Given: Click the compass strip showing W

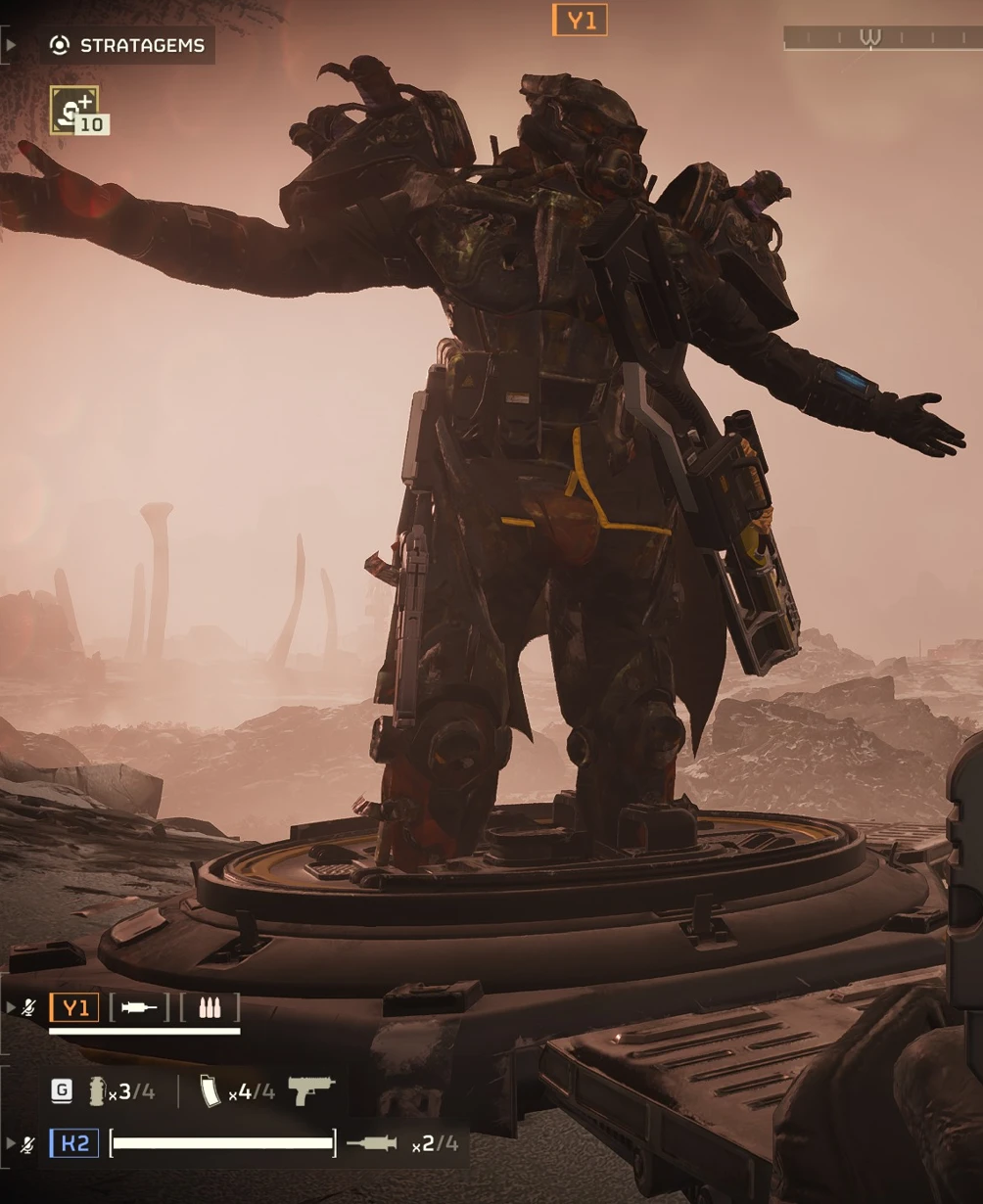Looking at the screenshot, I should (881, 38).
